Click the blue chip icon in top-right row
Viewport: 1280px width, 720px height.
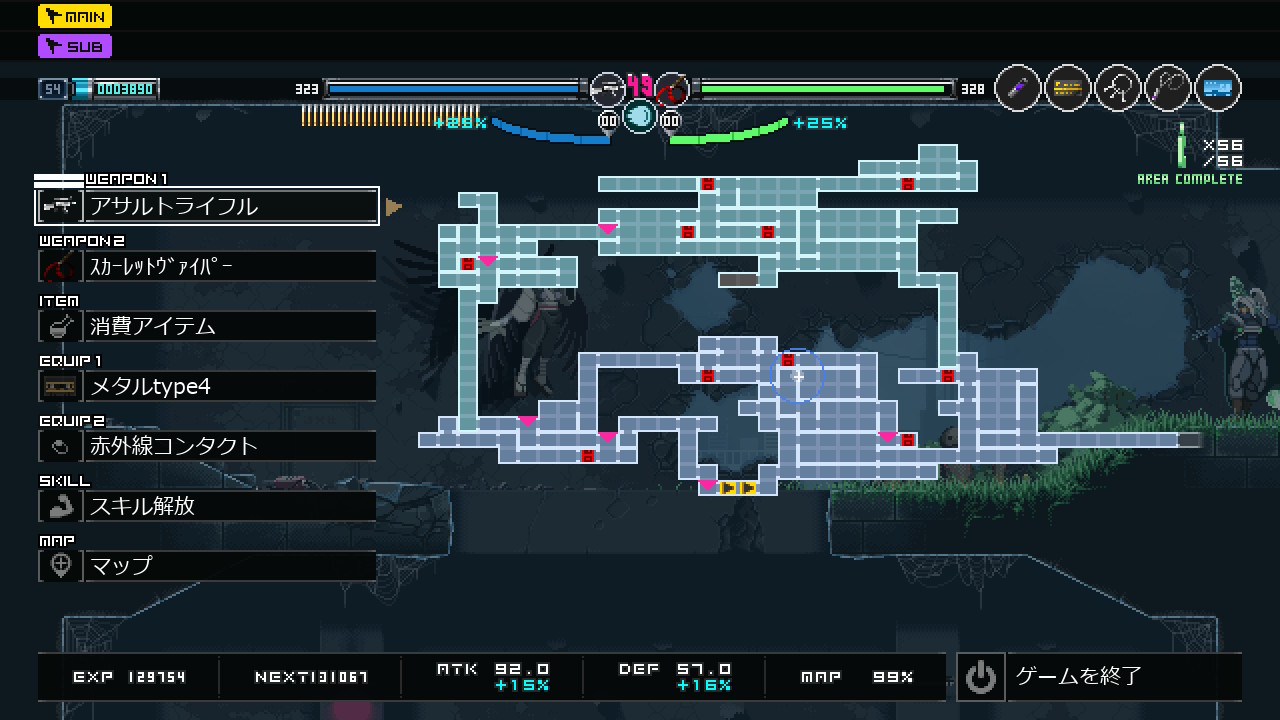(x=1218, y=88)
